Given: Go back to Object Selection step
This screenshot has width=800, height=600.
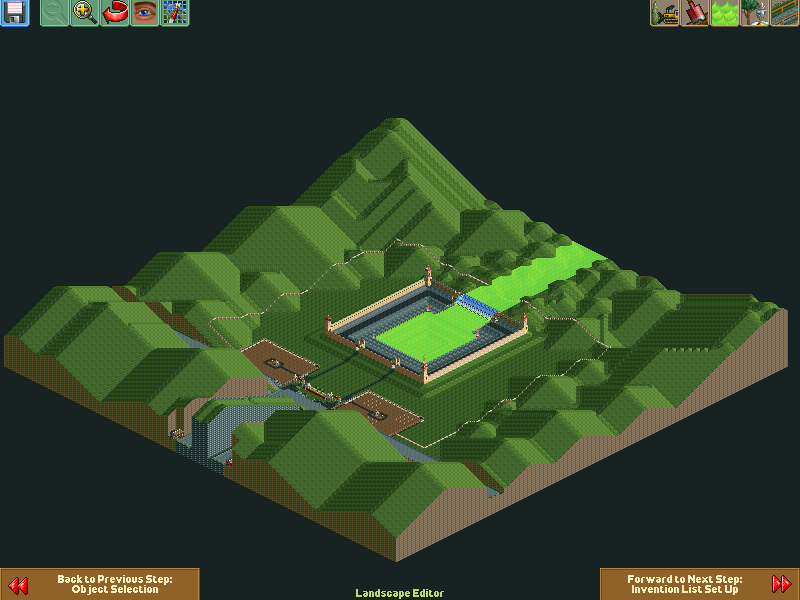Looking at the screenshot, I should click(x=100, y=584).
